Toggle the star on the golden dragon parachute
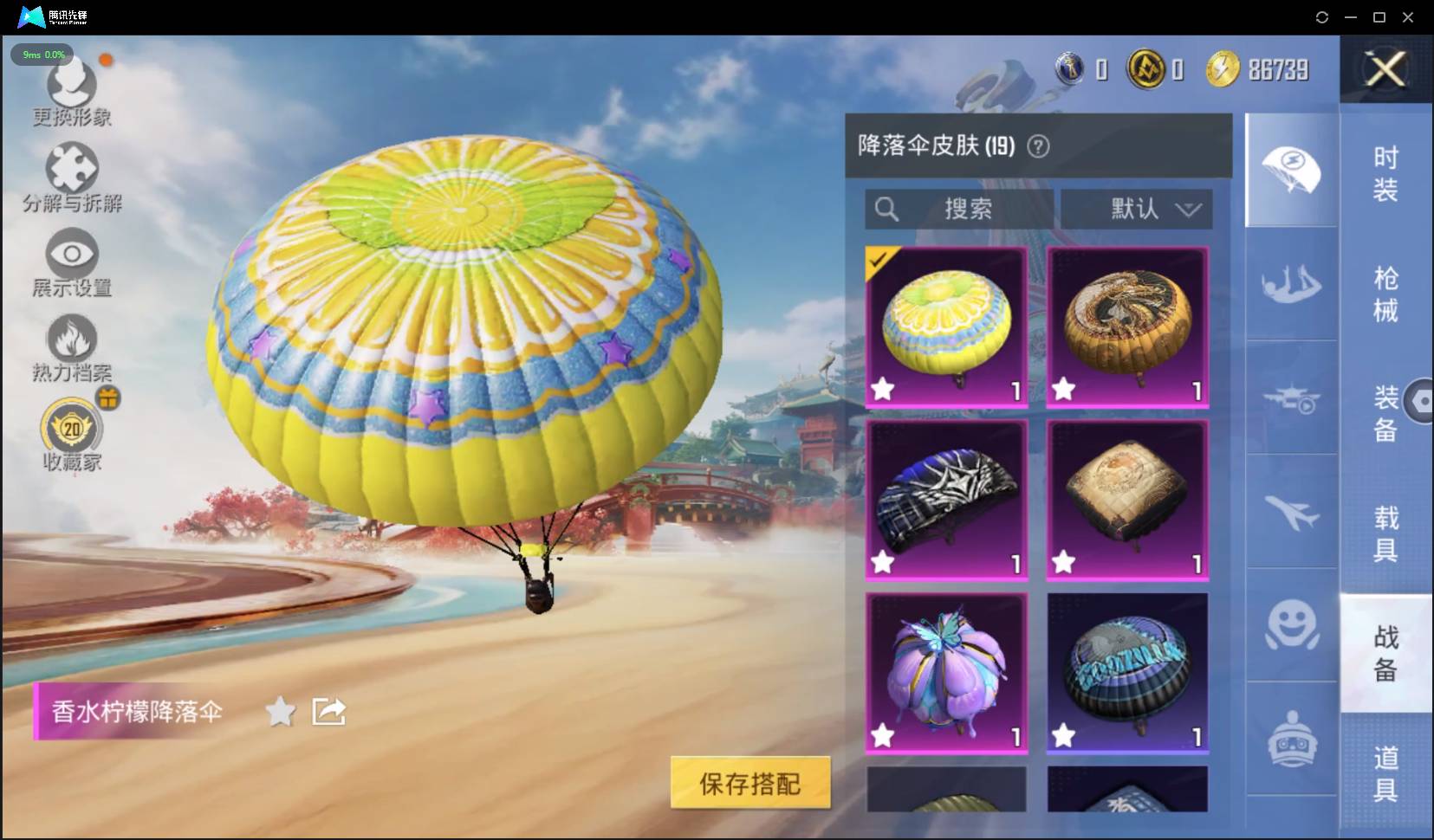 (1063, 390)
